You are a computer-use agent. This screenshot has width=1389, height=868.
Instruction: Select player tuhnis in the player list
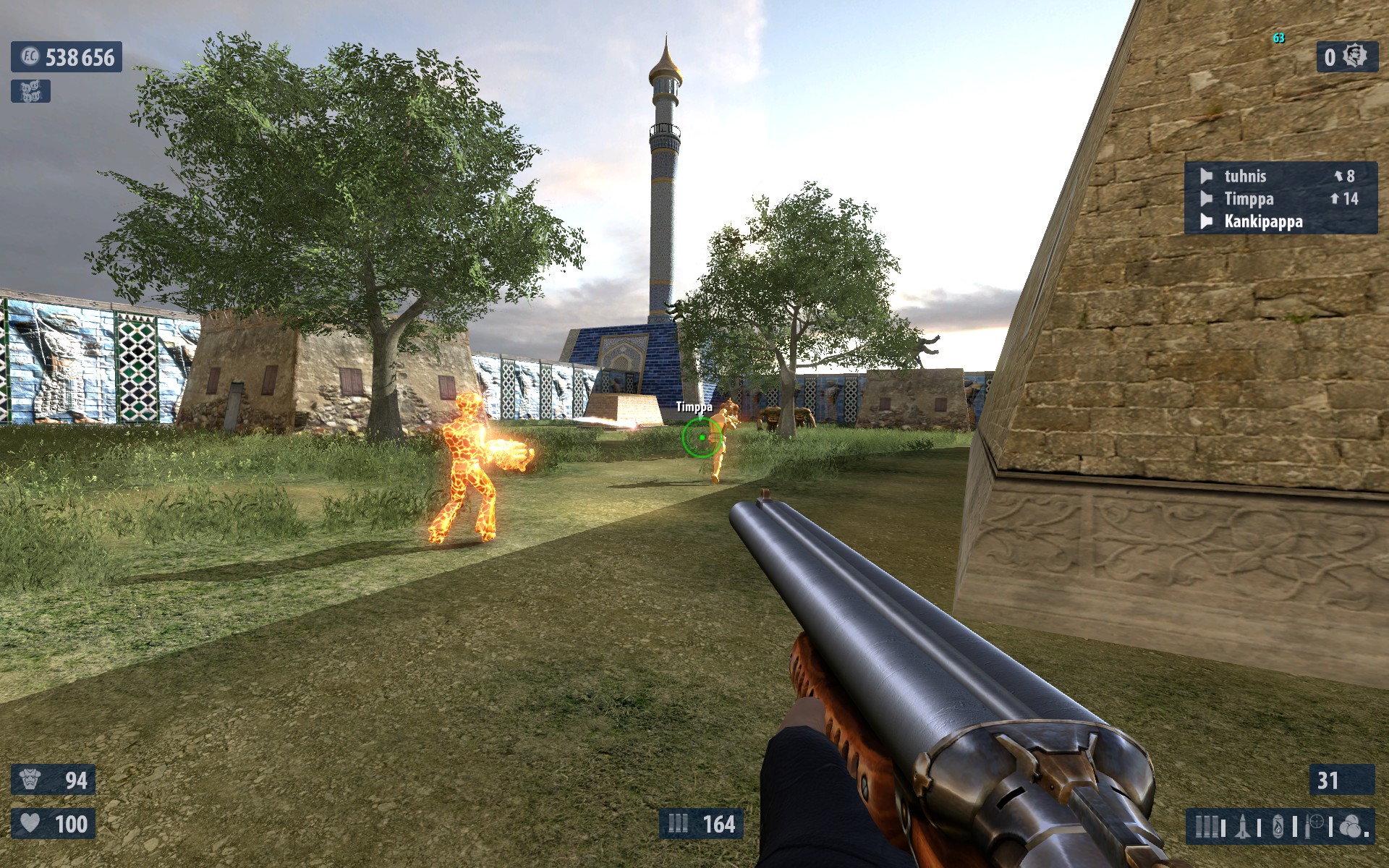(x=1245, y=176)
